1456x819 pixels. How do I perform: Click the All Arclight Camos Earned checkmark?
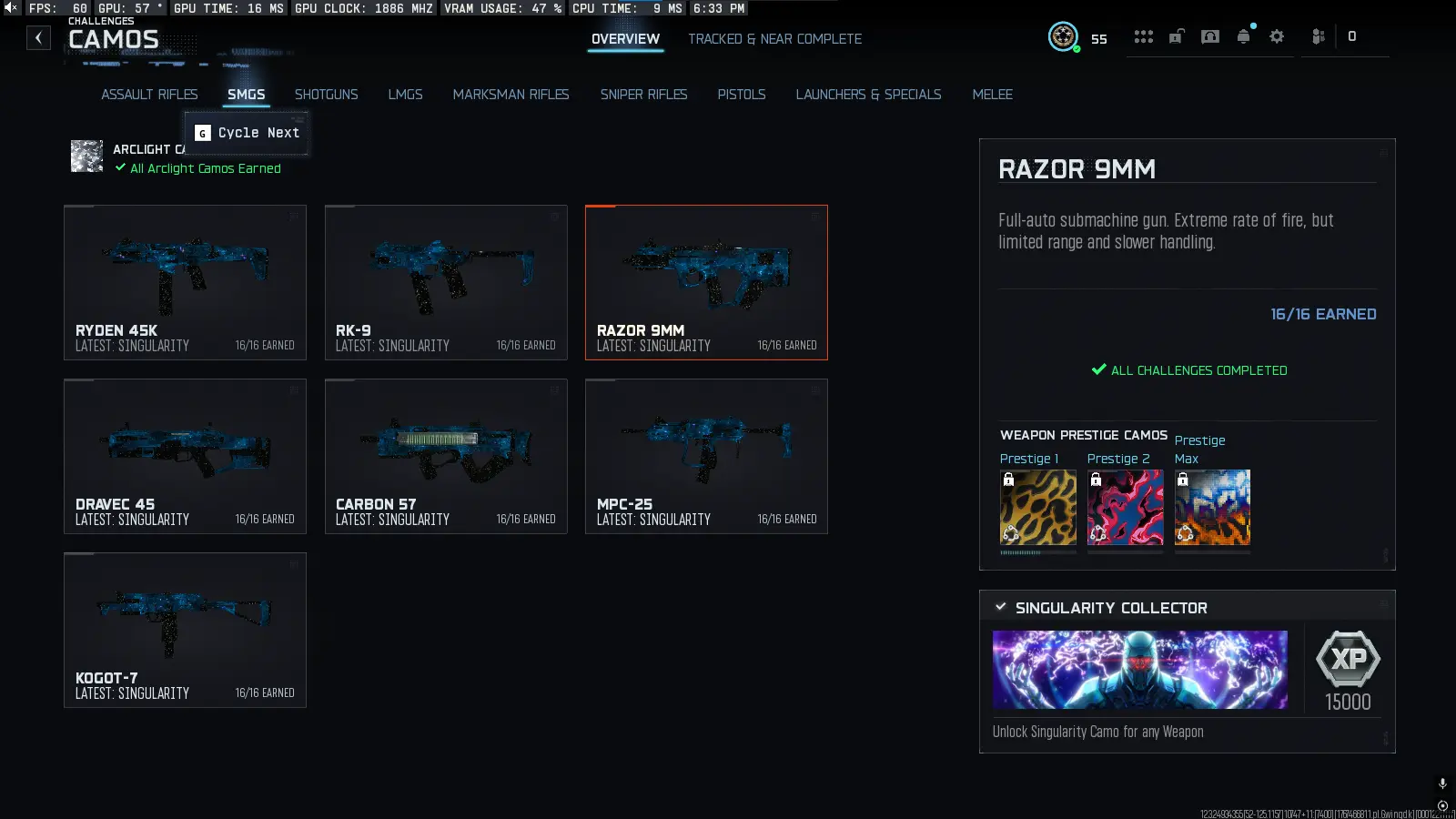pyautogui.click(x=119, y=167)
